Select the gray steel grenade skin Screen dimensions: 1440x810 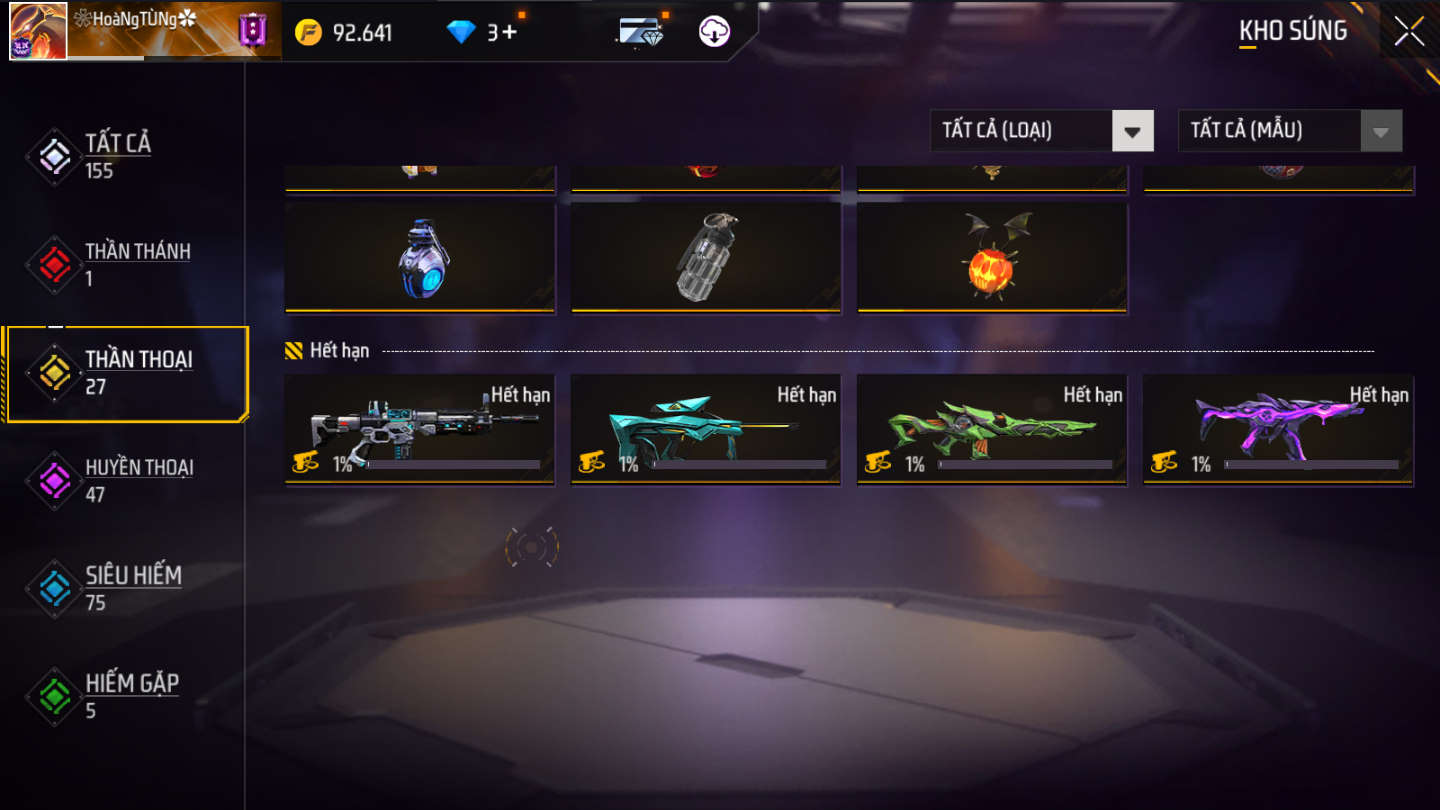click(x=706, y=258)
